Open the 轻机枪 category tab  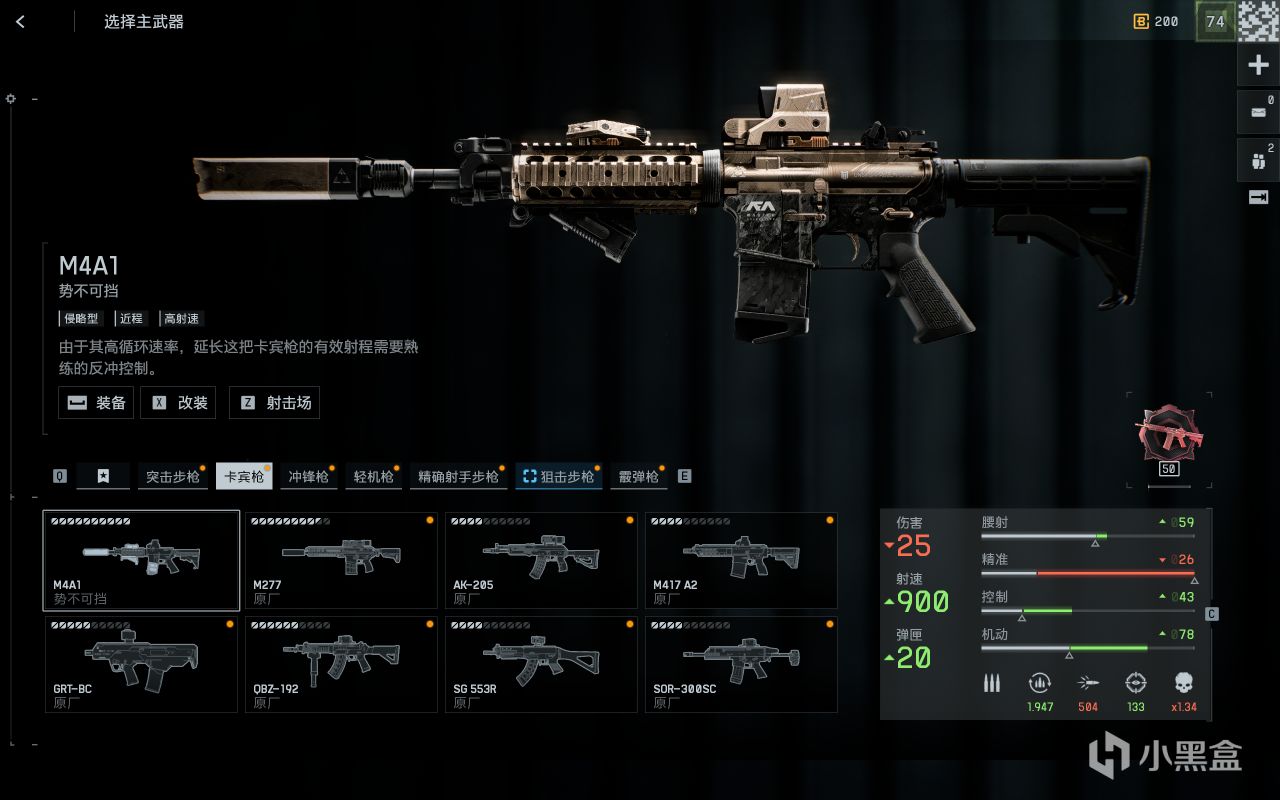tap(373, 477)
